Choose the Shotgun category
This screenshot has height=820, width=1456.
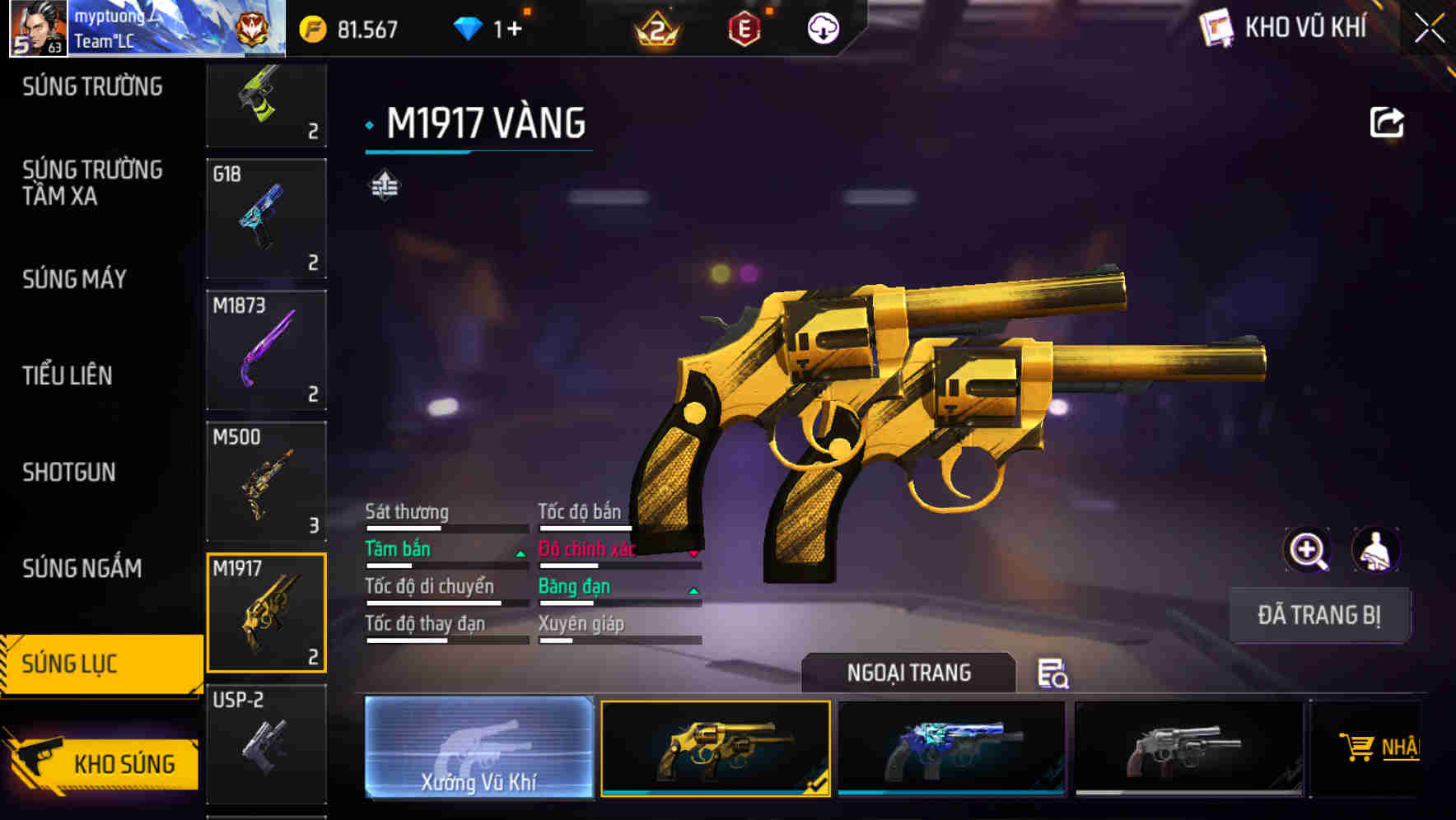69,472
